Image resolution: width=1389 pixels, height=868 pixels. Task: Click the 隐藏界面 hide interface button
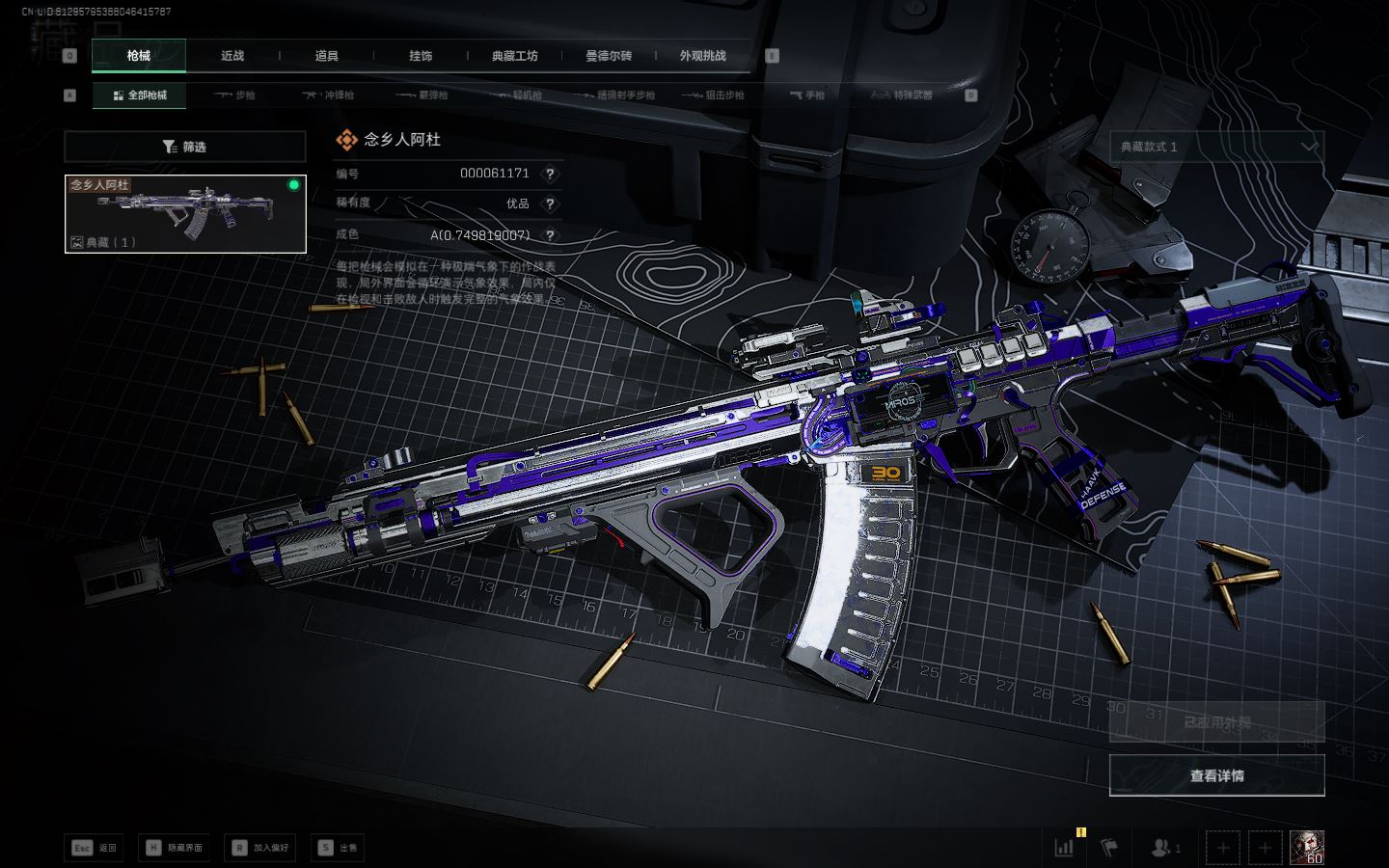(175, 848)
